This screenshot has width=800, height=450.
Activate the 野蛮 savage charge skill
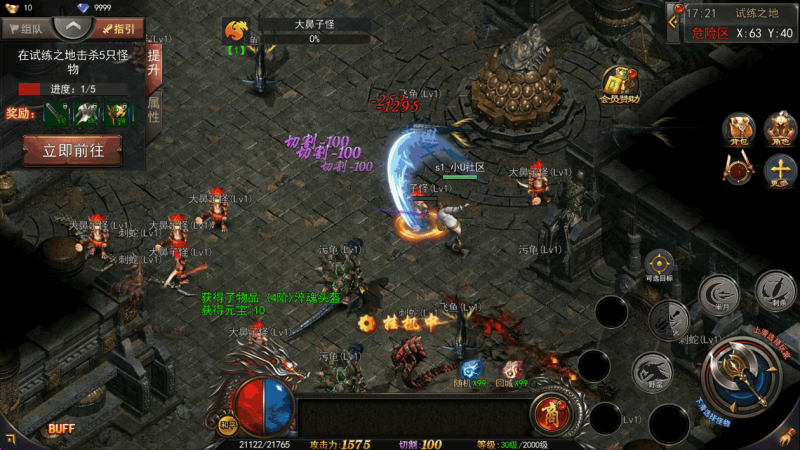click(x=650, y=371)
